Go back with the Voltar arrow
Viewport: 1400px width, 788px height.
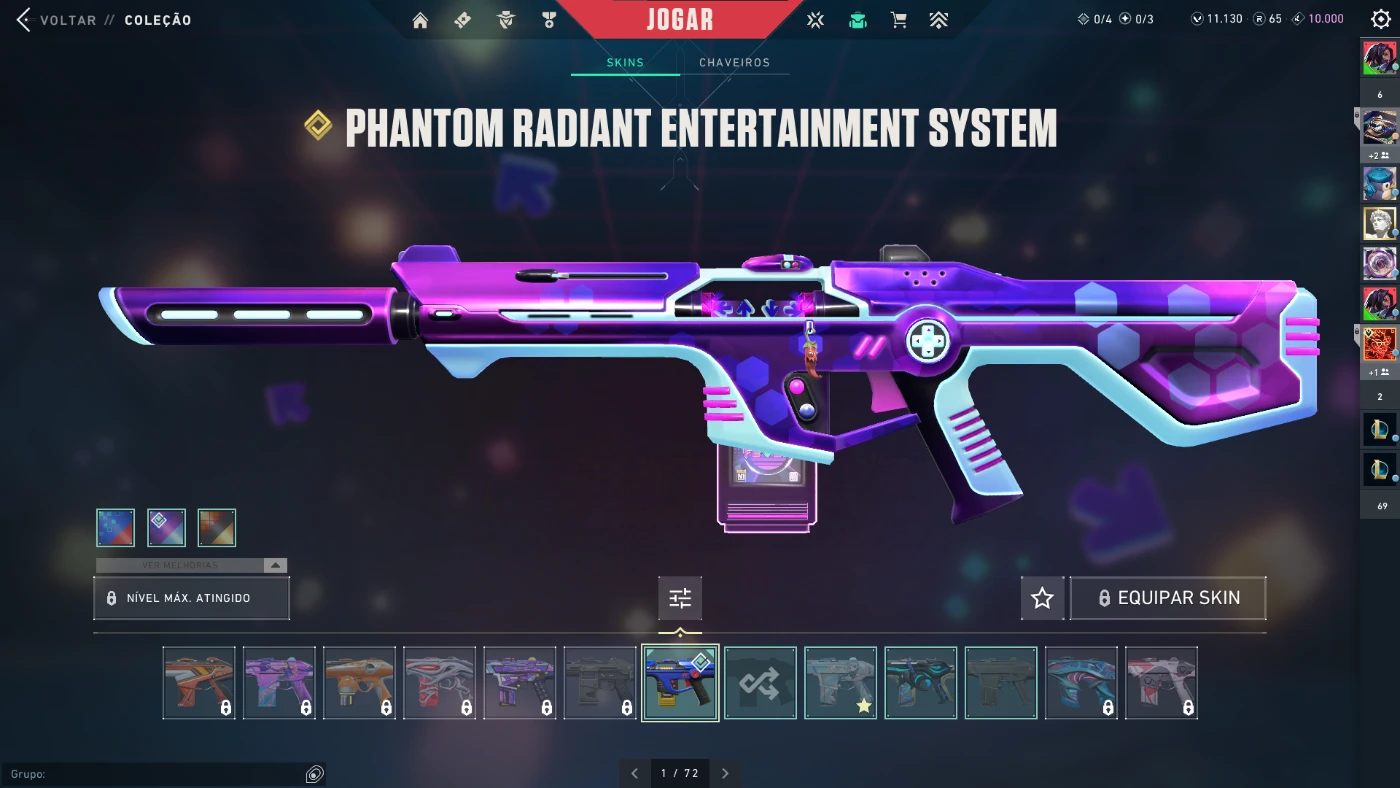[x=24, y=20]
